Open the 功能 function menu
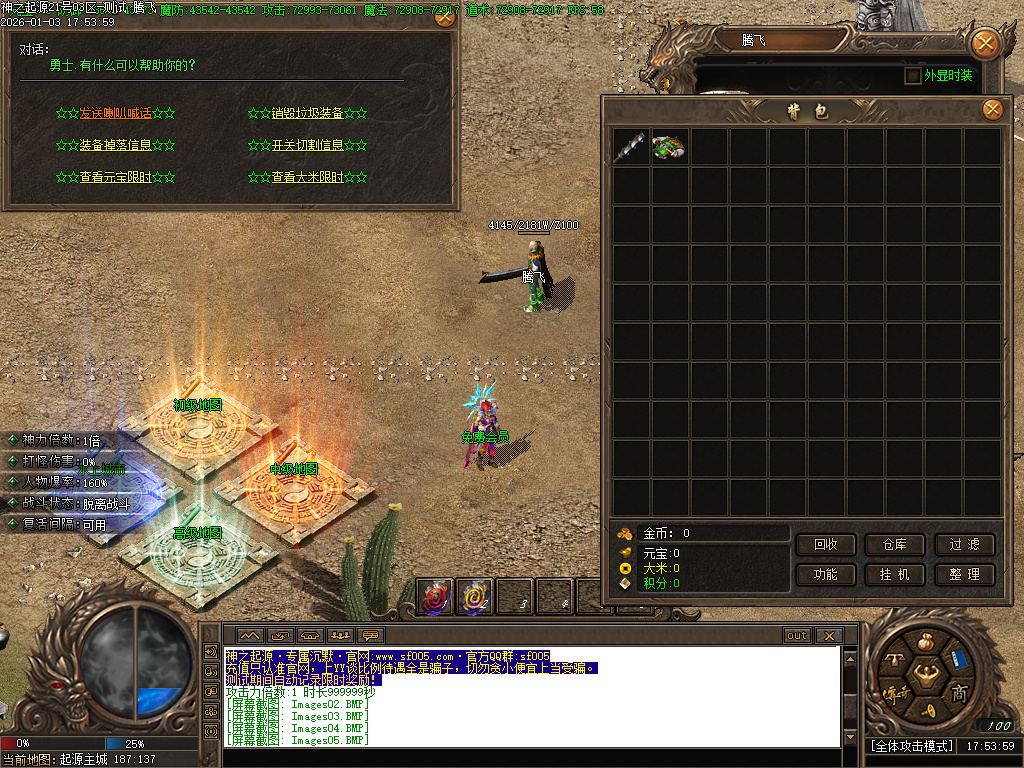Screen dimensions: 1024x768 click(826, 575)
